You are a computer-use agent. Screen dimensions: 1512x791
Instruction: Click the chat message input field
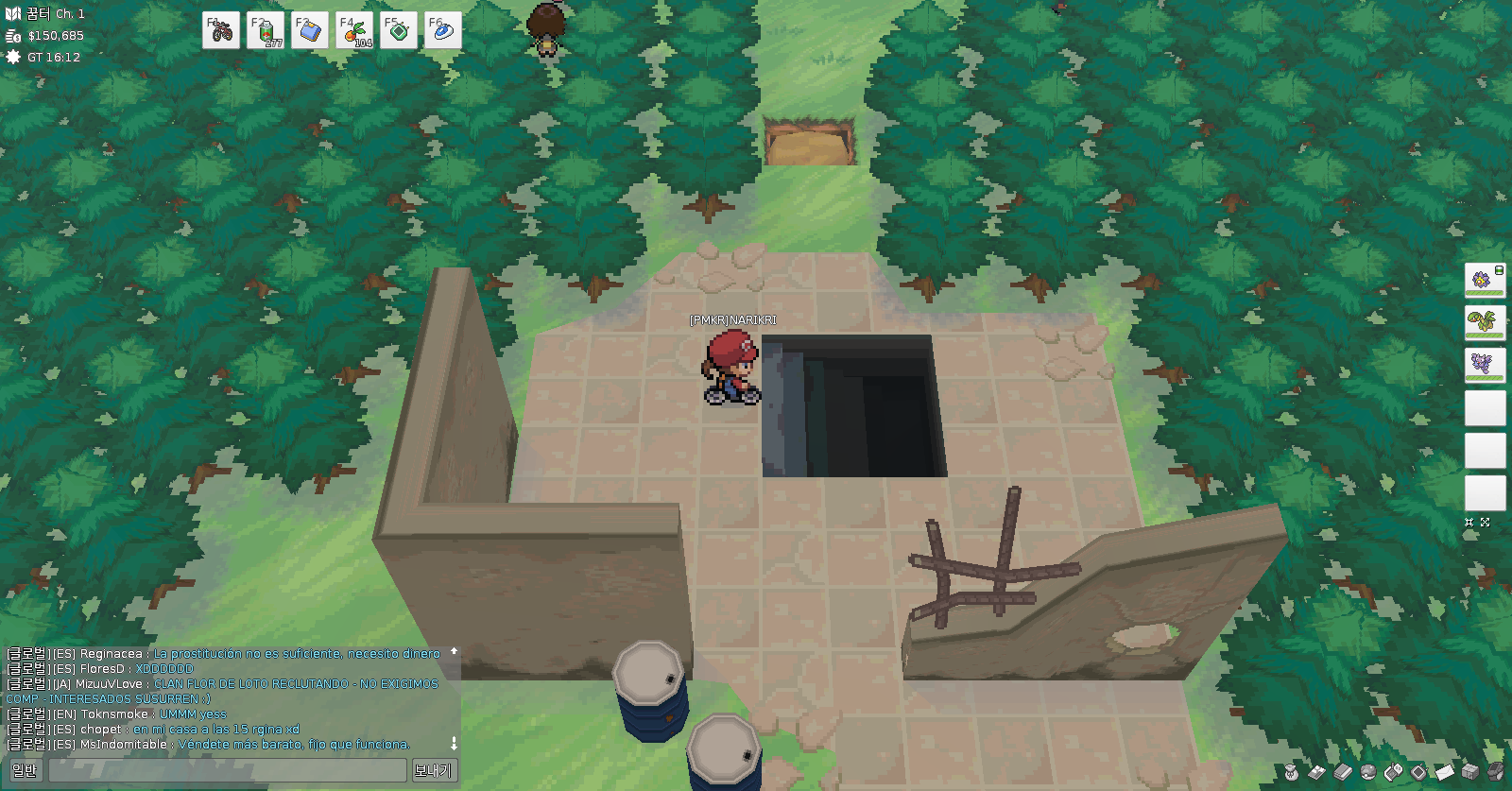pyautogui.click(x=227, y=770)
